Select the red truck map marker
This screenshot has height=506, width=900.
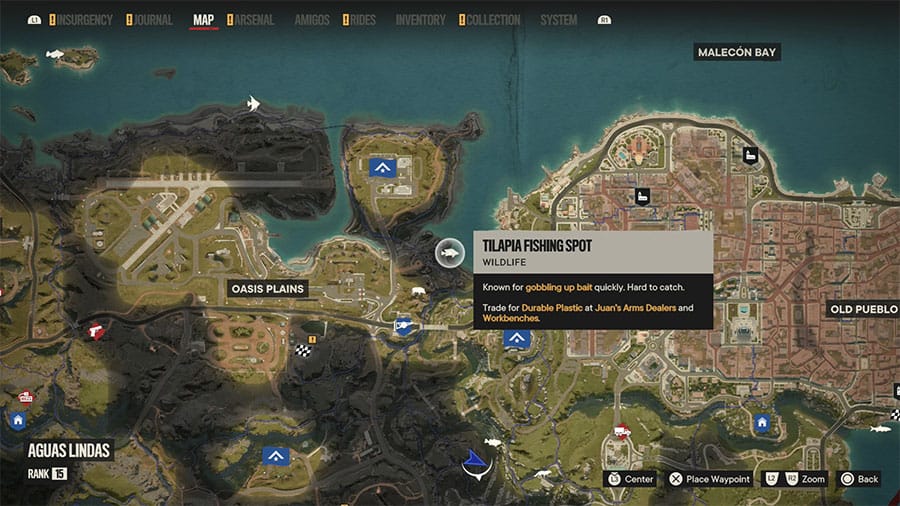click(x=621, y=432)
